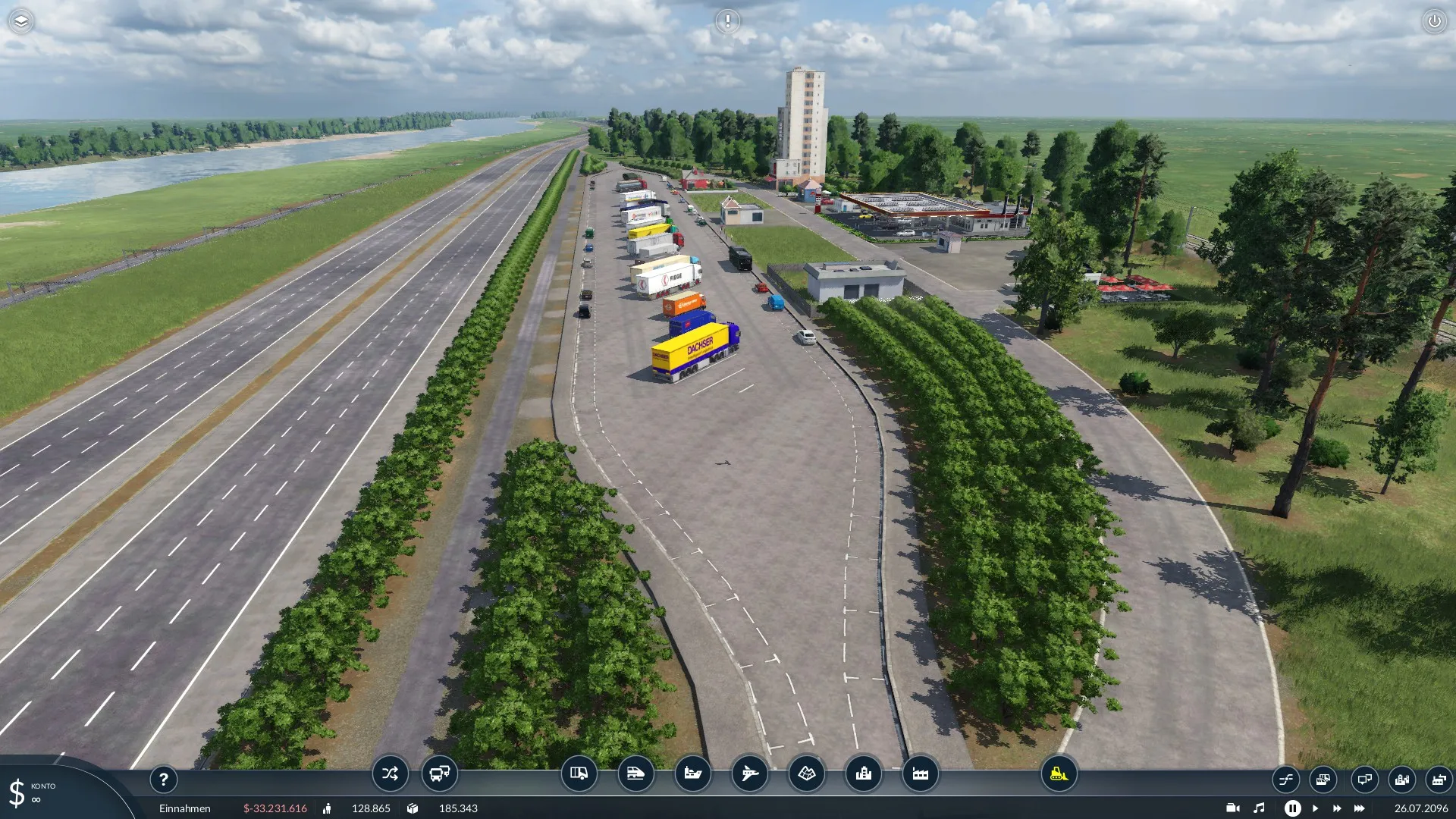Activate the yellow bulldozer tool
1456x819 pixels.
(x=1059, y=773)
